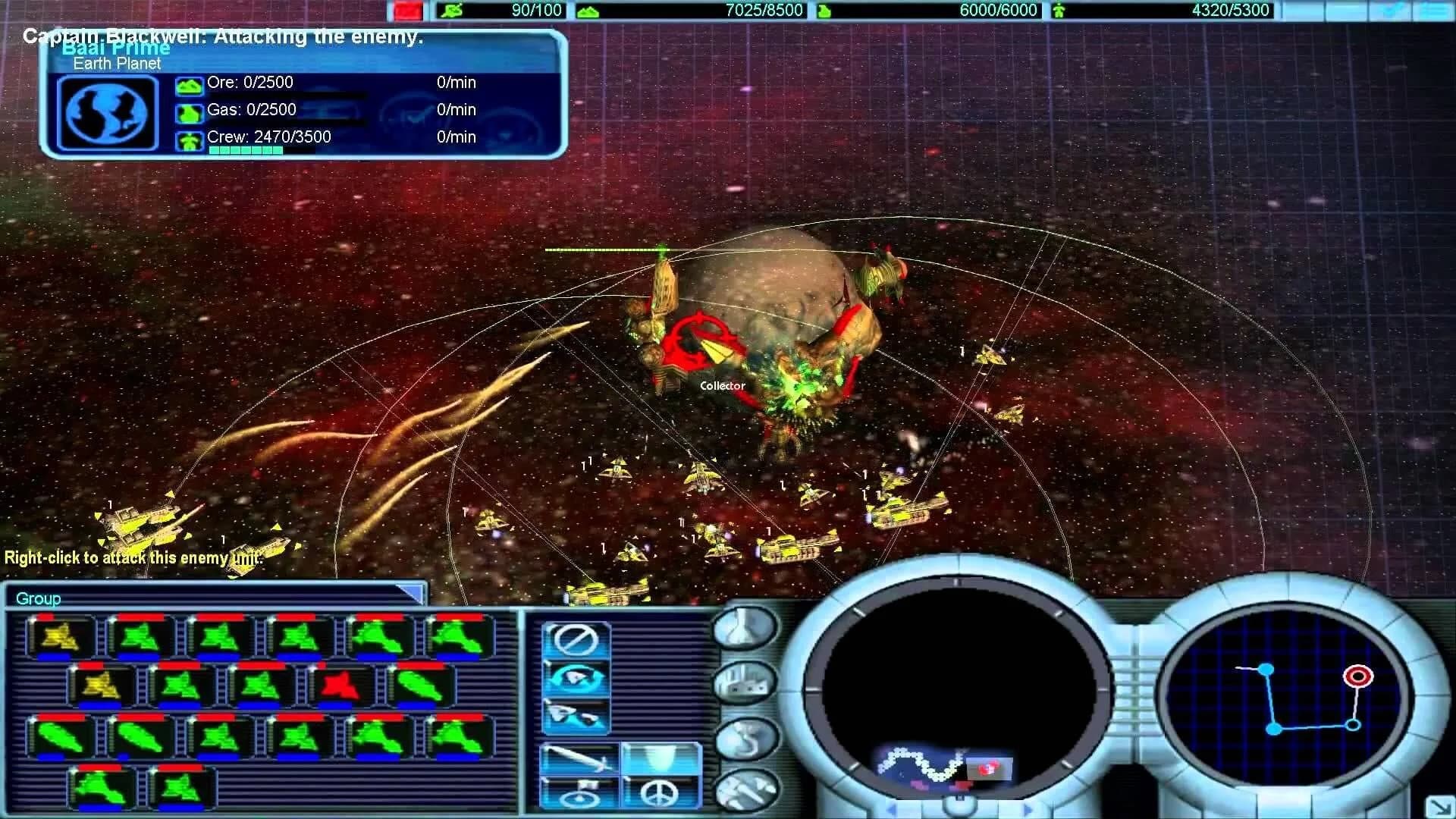Click the Crew progress bar under 2470/3500

244,150
